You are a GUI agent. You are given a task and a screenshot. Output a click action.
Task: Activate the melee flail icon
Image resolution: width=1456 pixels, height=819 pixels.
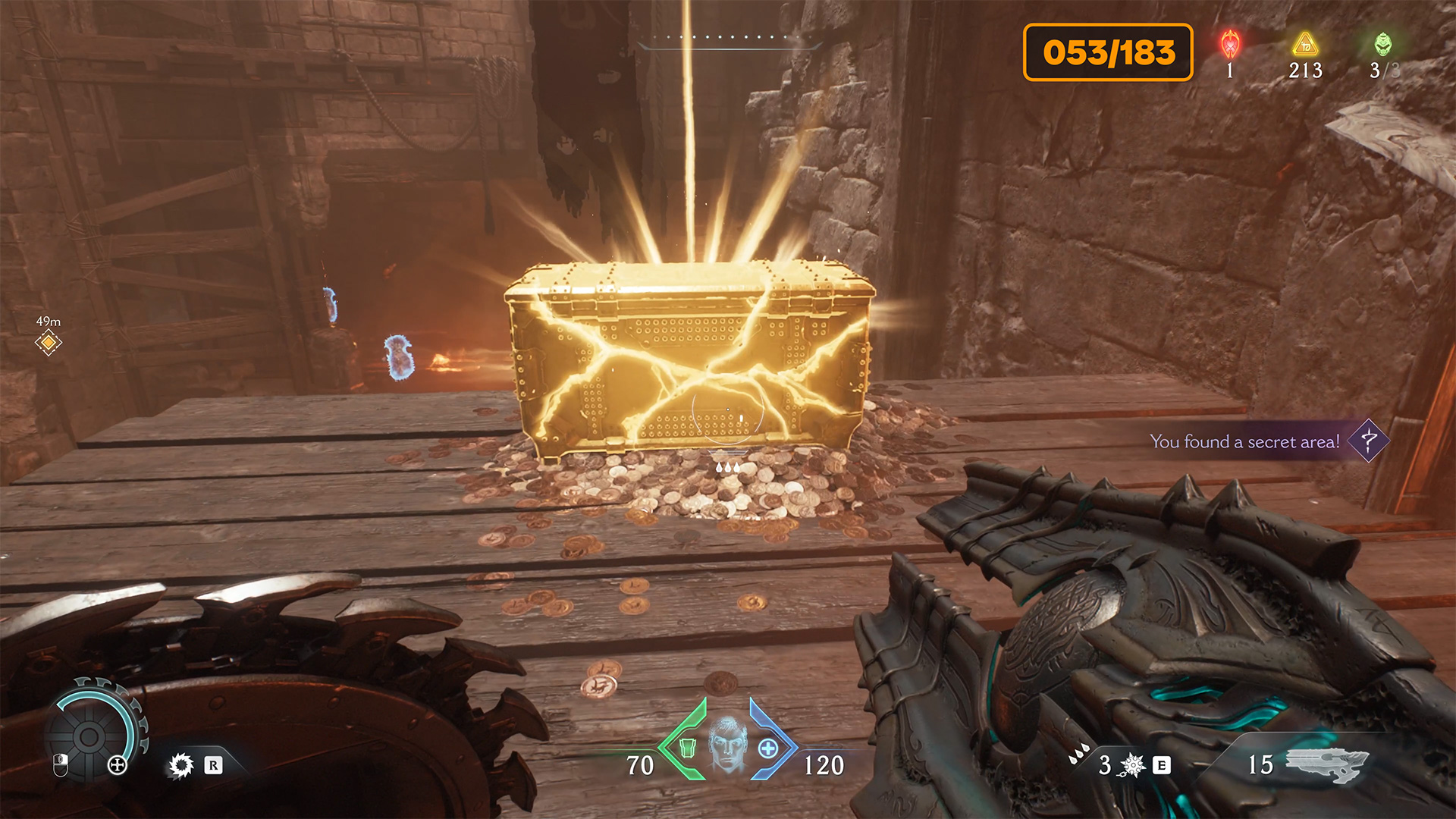(1132, 765)
